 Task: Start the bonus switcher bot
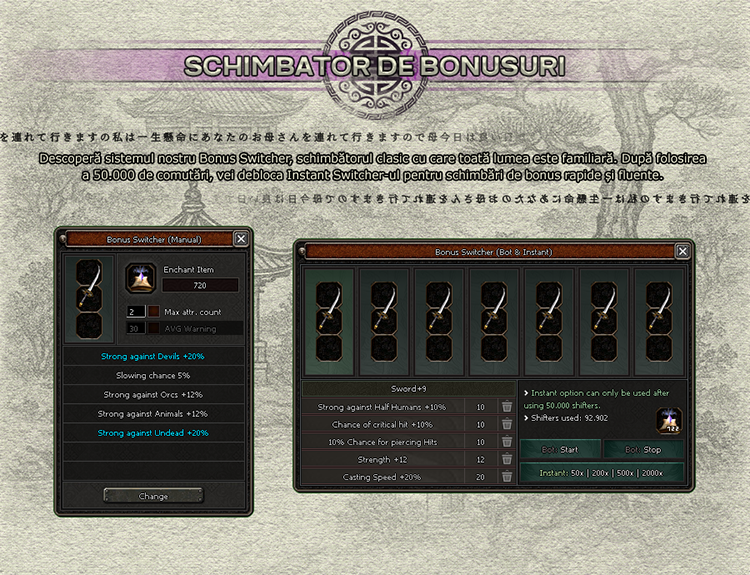[x=560, y=449]
